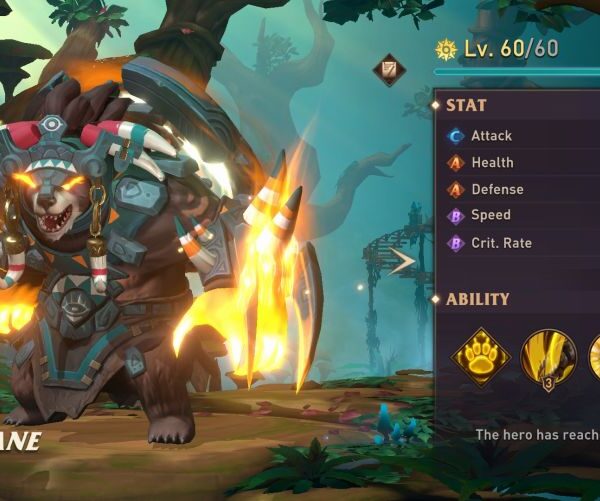The image size is (600, 501).
Task: Check the Crit. Rate stat row
Action: pos(500,243)
